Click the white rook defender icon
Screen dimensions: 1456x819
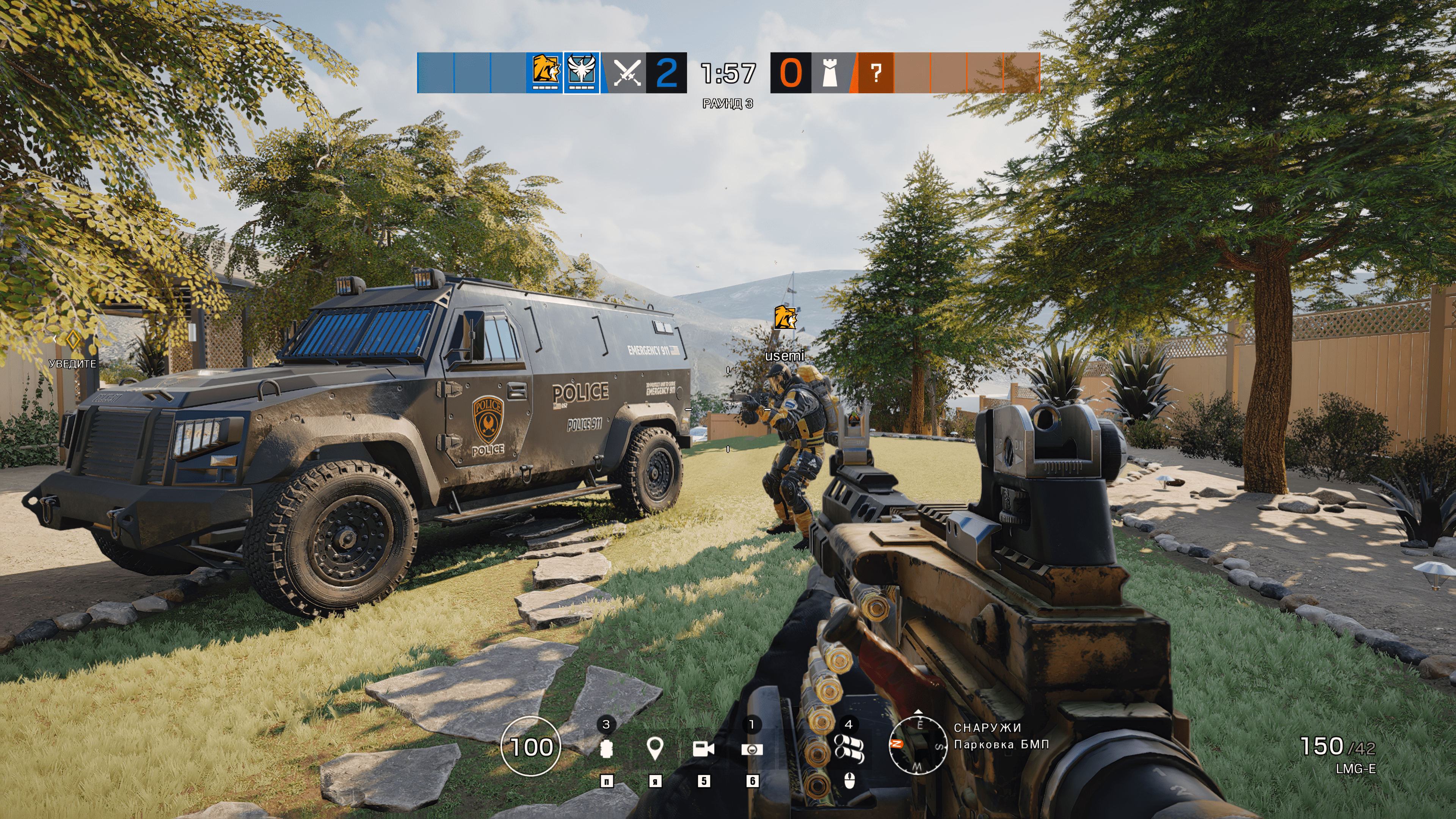[829, 73]
